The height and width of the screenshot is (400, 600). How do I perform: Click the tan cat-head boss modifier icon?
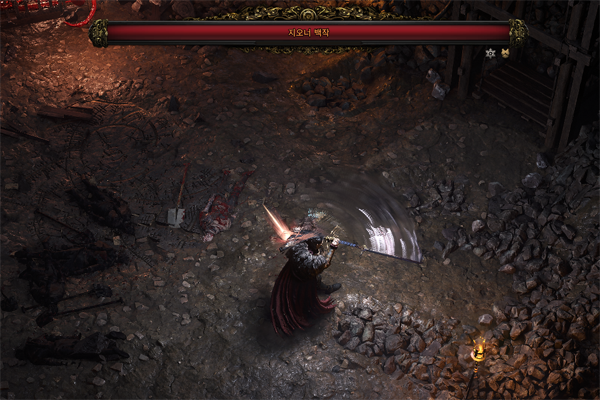pos(505,53)
